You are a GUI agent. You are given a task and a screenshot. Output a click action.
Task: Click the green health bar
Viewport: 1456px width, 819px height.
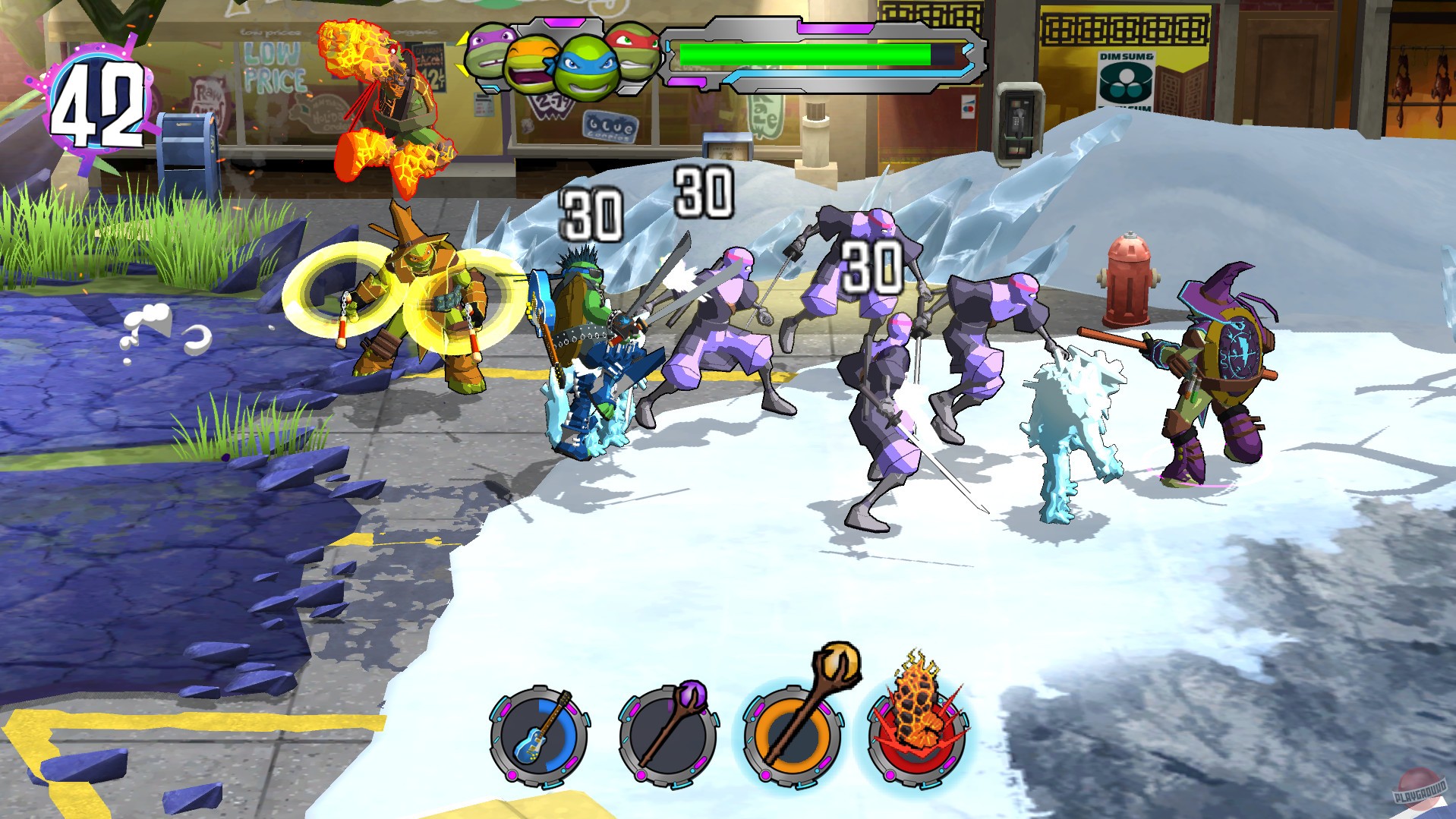coord(805,53)
